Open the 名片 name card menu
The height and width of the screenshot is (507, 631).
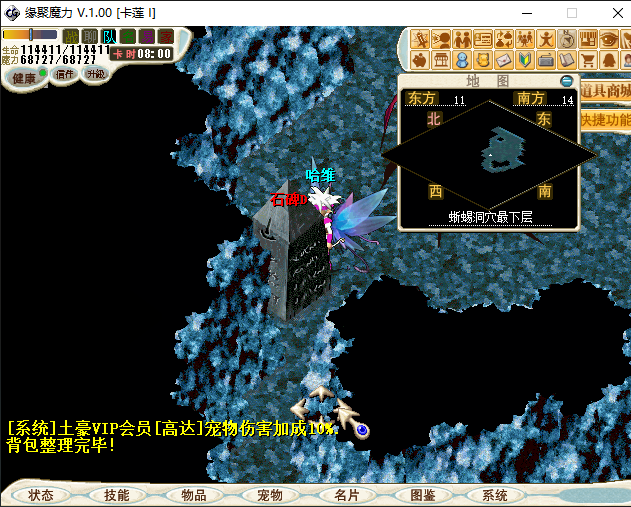pos(346,495)
